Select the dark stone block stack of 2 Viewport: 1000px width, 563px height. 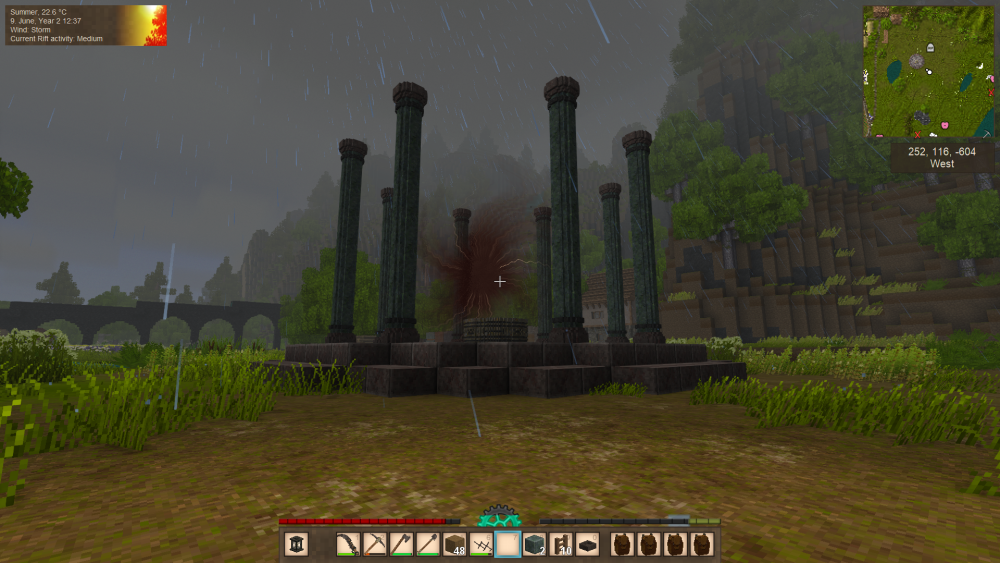tap(535, 544)
